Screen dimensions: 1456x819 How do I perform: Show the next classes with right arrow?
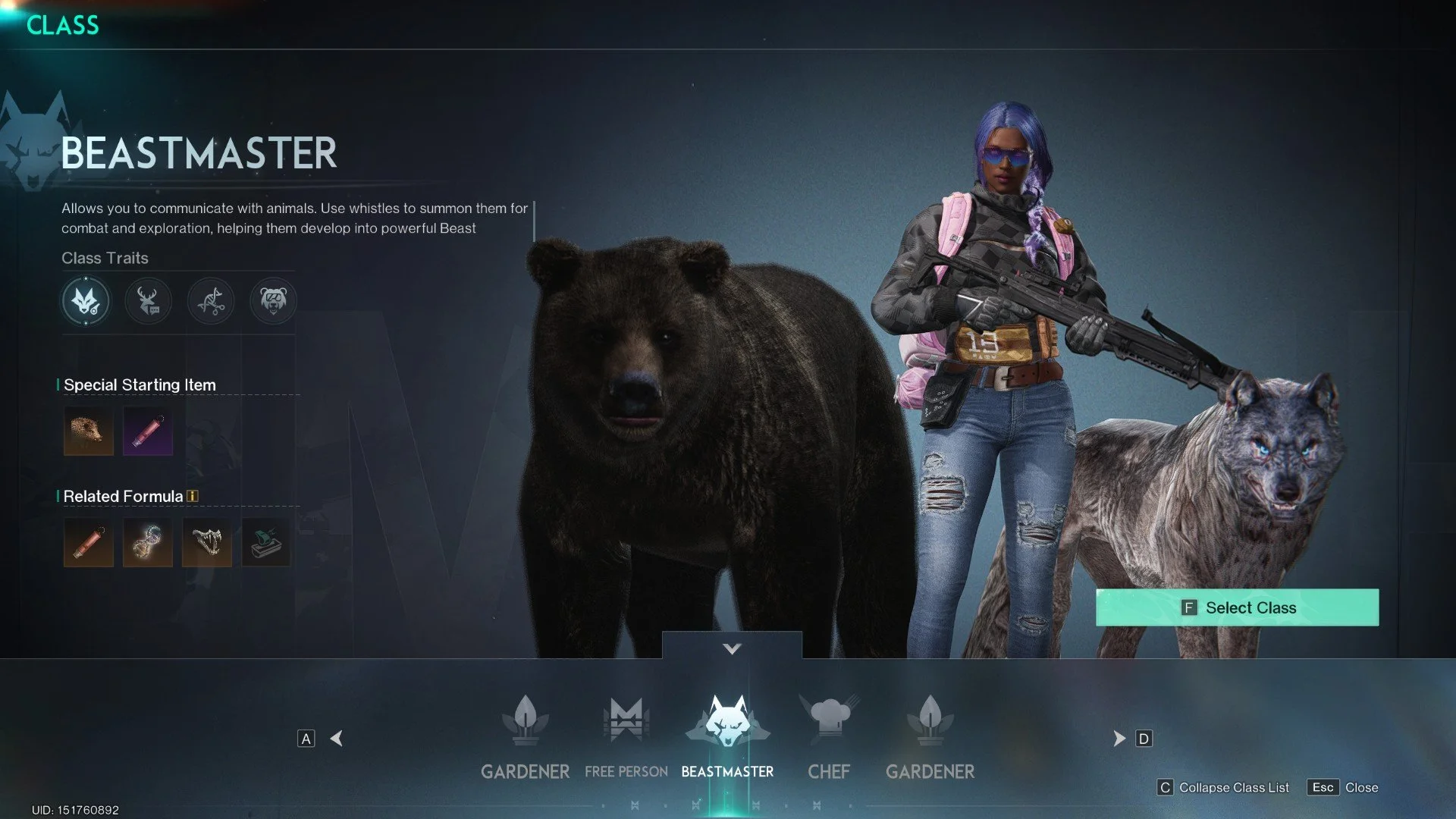[1119, 739]
